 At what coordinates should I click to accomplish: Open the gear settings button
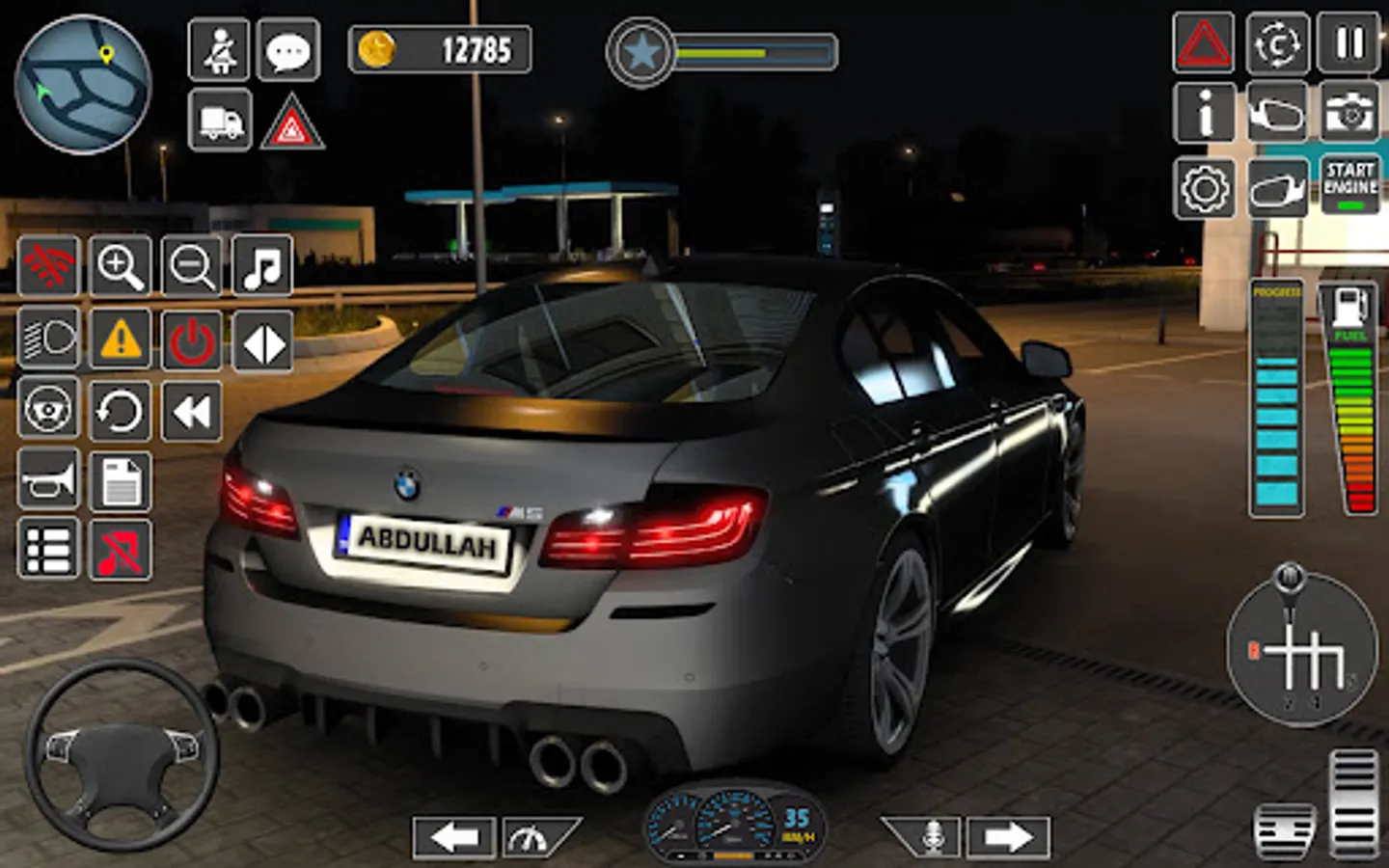pyautogui.click(x=1205, y=188)
